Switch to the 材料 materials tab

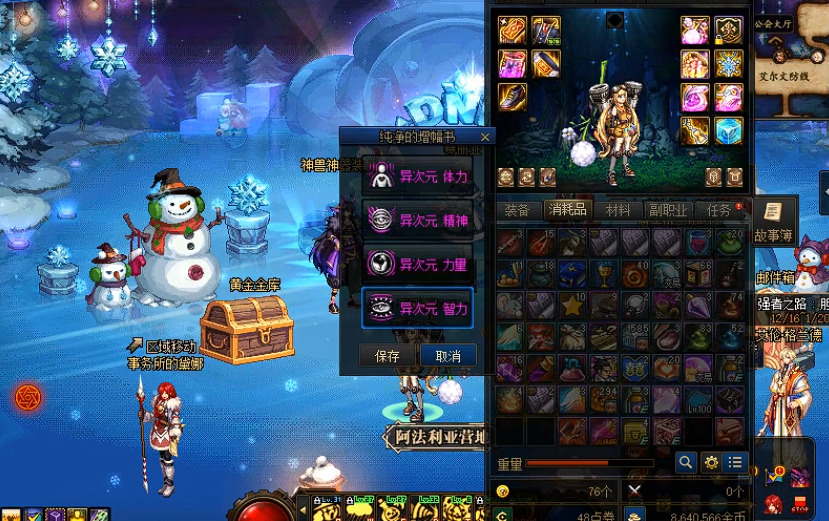click(618, 210)
